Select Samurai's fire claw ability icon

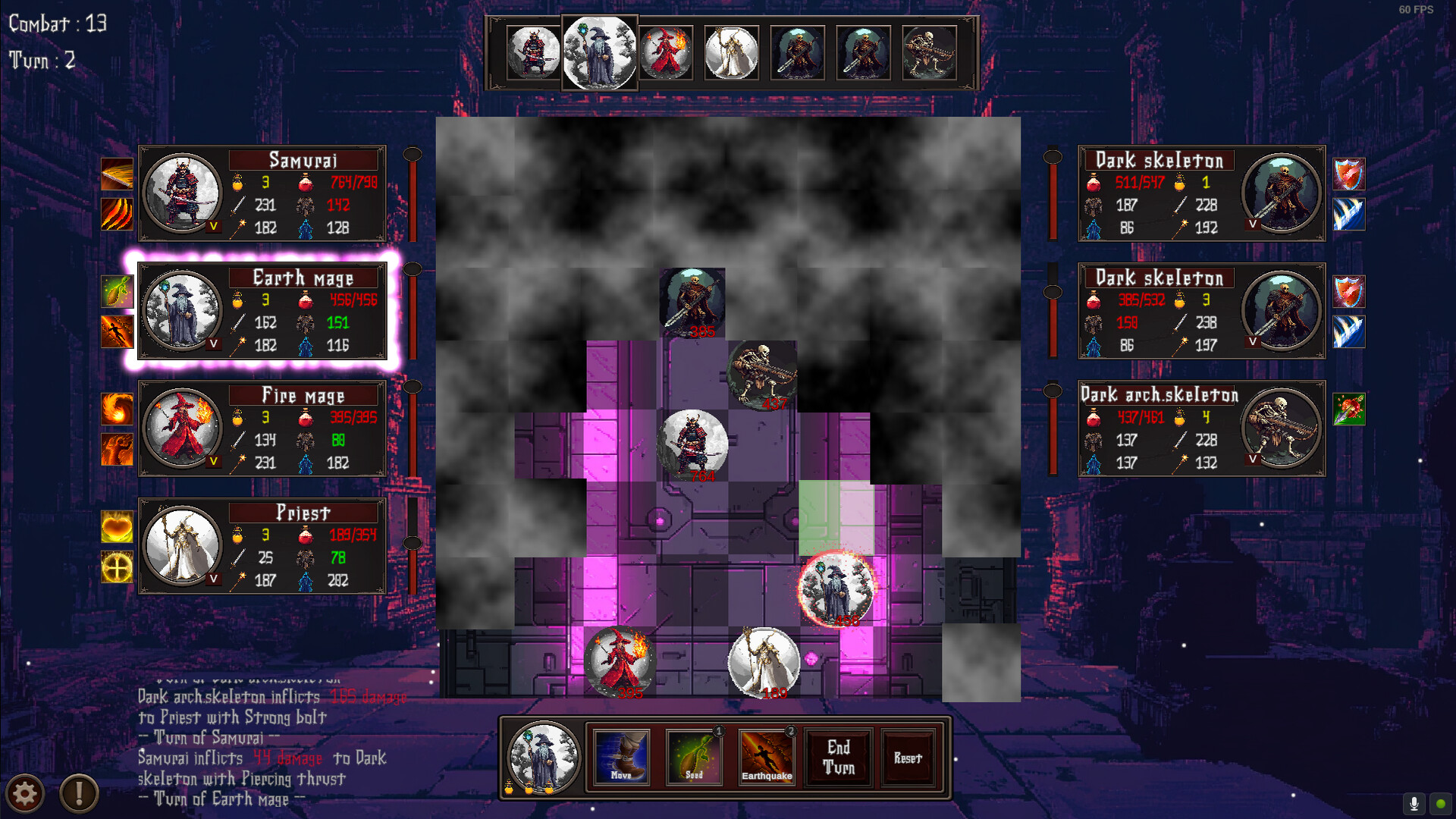click(x=118, y=213)
